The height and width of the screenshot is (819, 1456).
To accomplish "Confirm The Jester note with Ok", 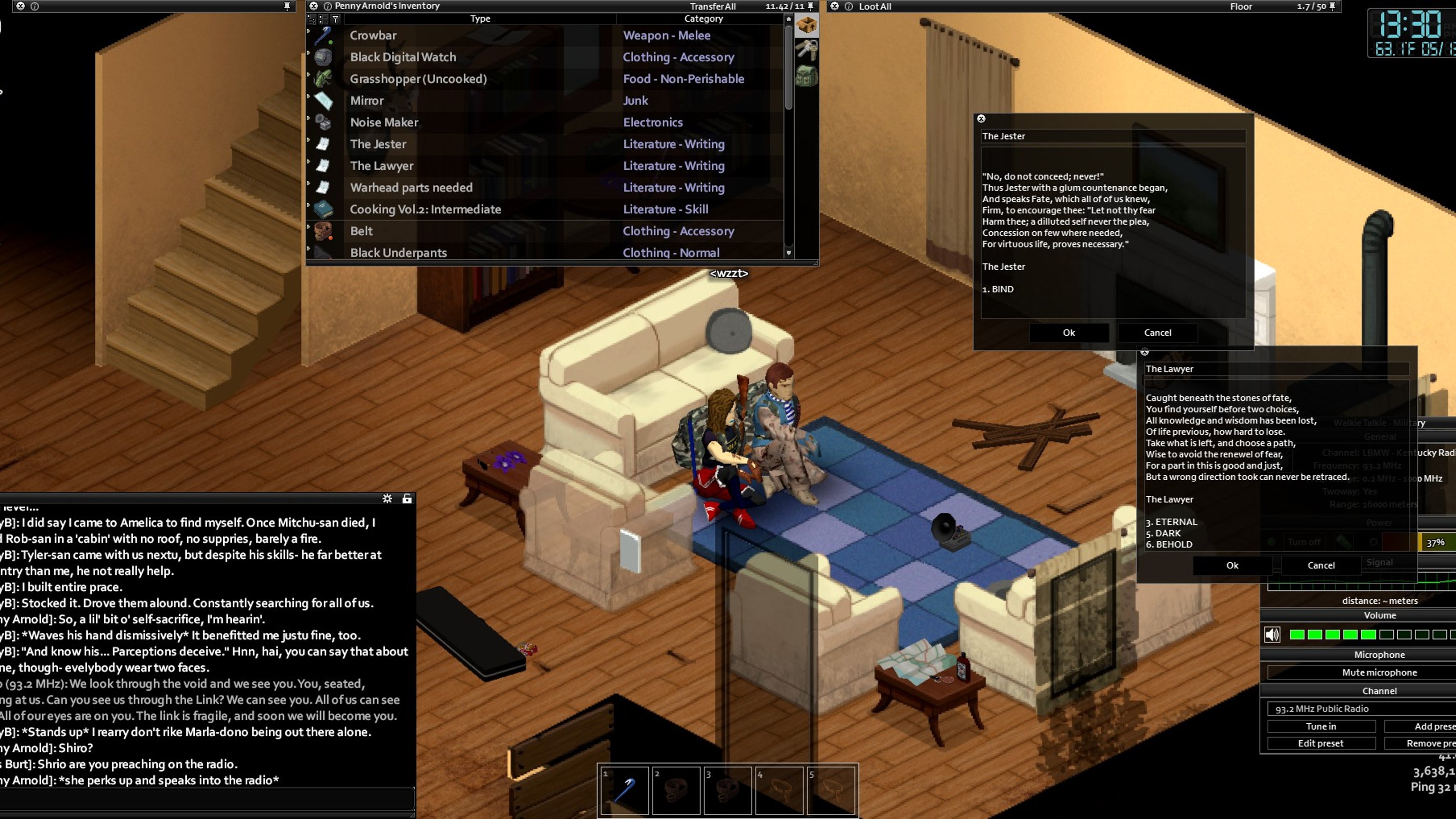I will [1068, 332].
